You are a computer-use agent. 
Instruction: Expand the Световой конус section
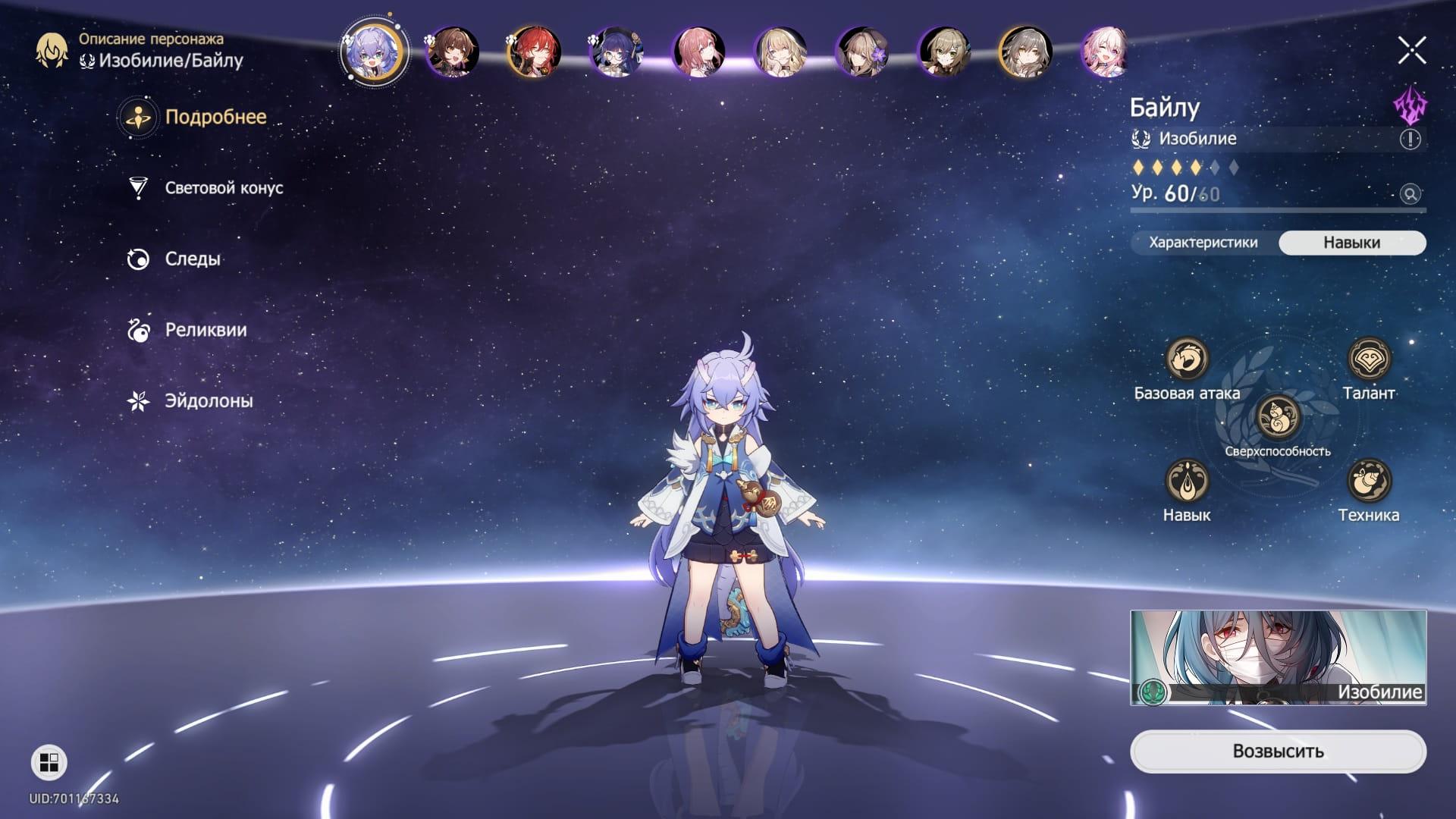point(223,188)
